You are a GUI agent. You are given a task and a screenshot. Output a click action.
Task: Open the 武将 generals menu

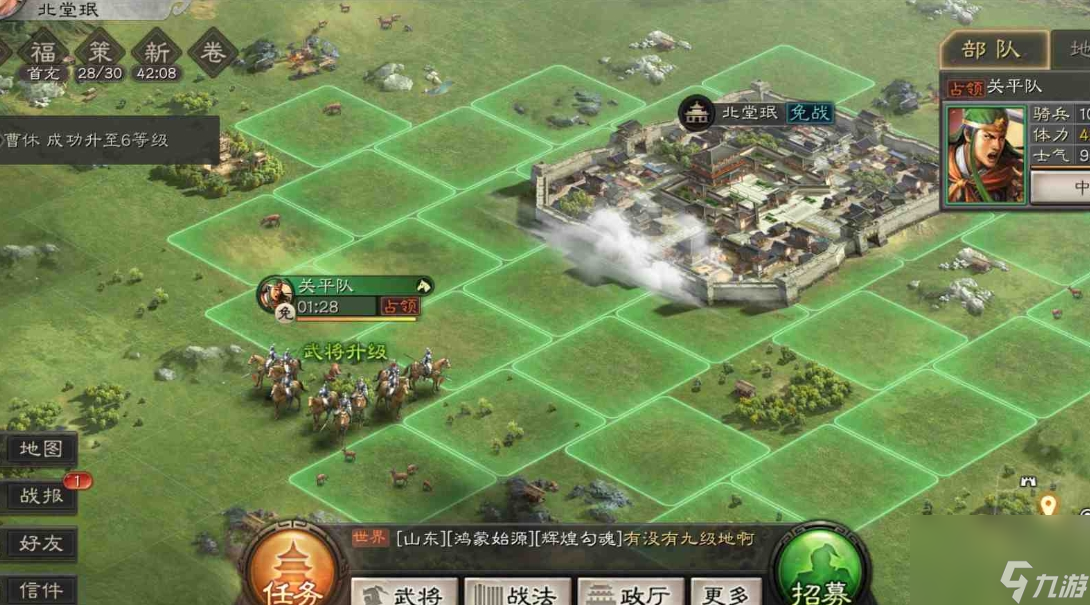click(x=404, y=593)
